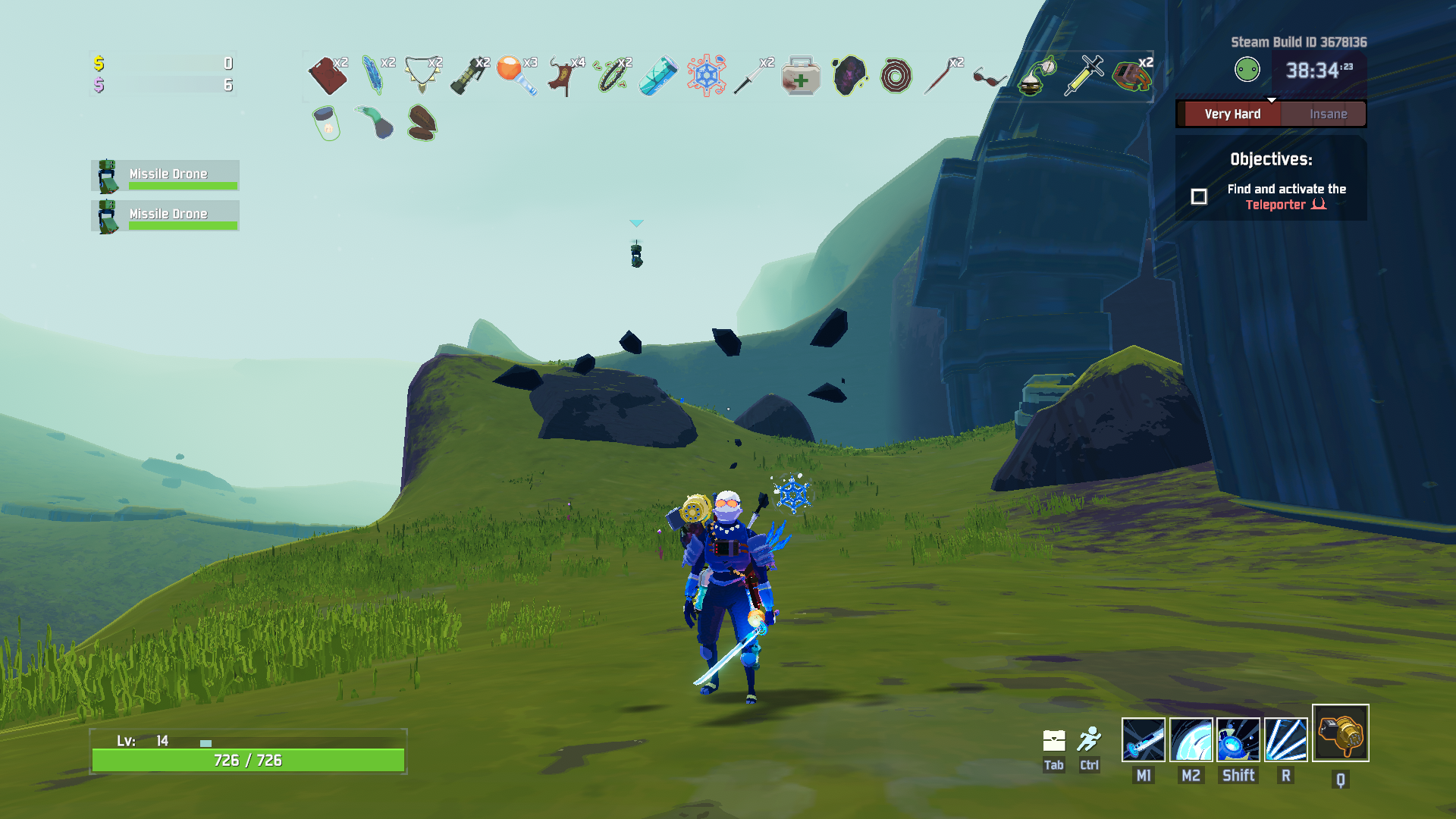This screenshot has width=1456, height=819.
Task: Select the Monster Tooth necklace item
Action: pyautogui.click(x=422, y=75)
